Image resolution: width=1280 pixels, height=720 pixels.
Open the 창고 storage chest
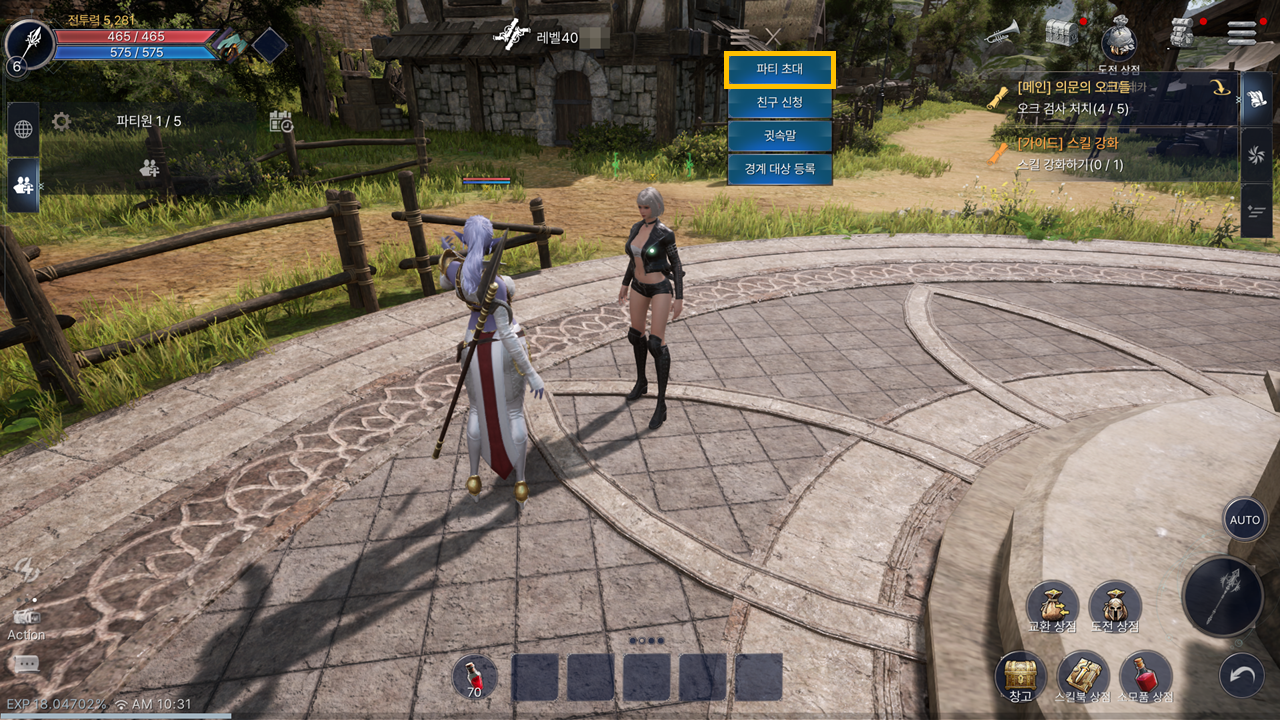pyautogui.click(x=1020, y=676)
